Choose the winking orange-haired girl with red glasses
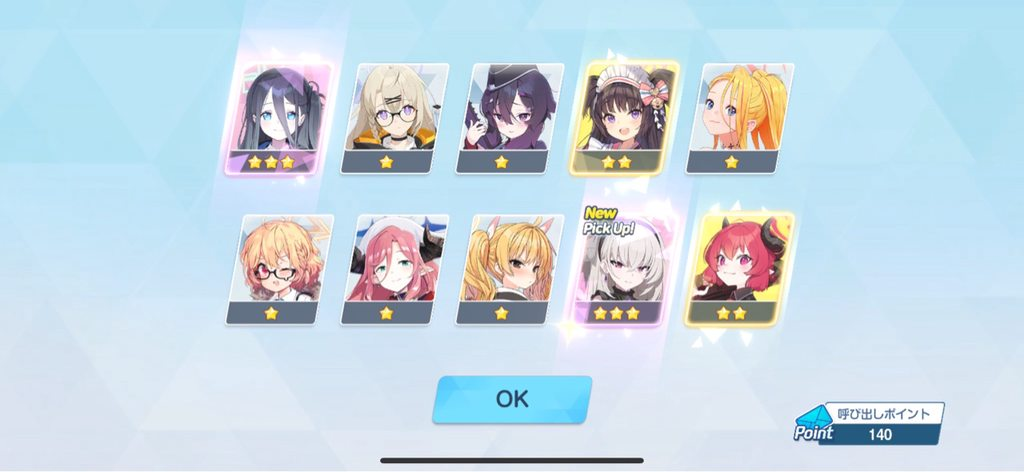1024x472 pixels. [279, 268]
